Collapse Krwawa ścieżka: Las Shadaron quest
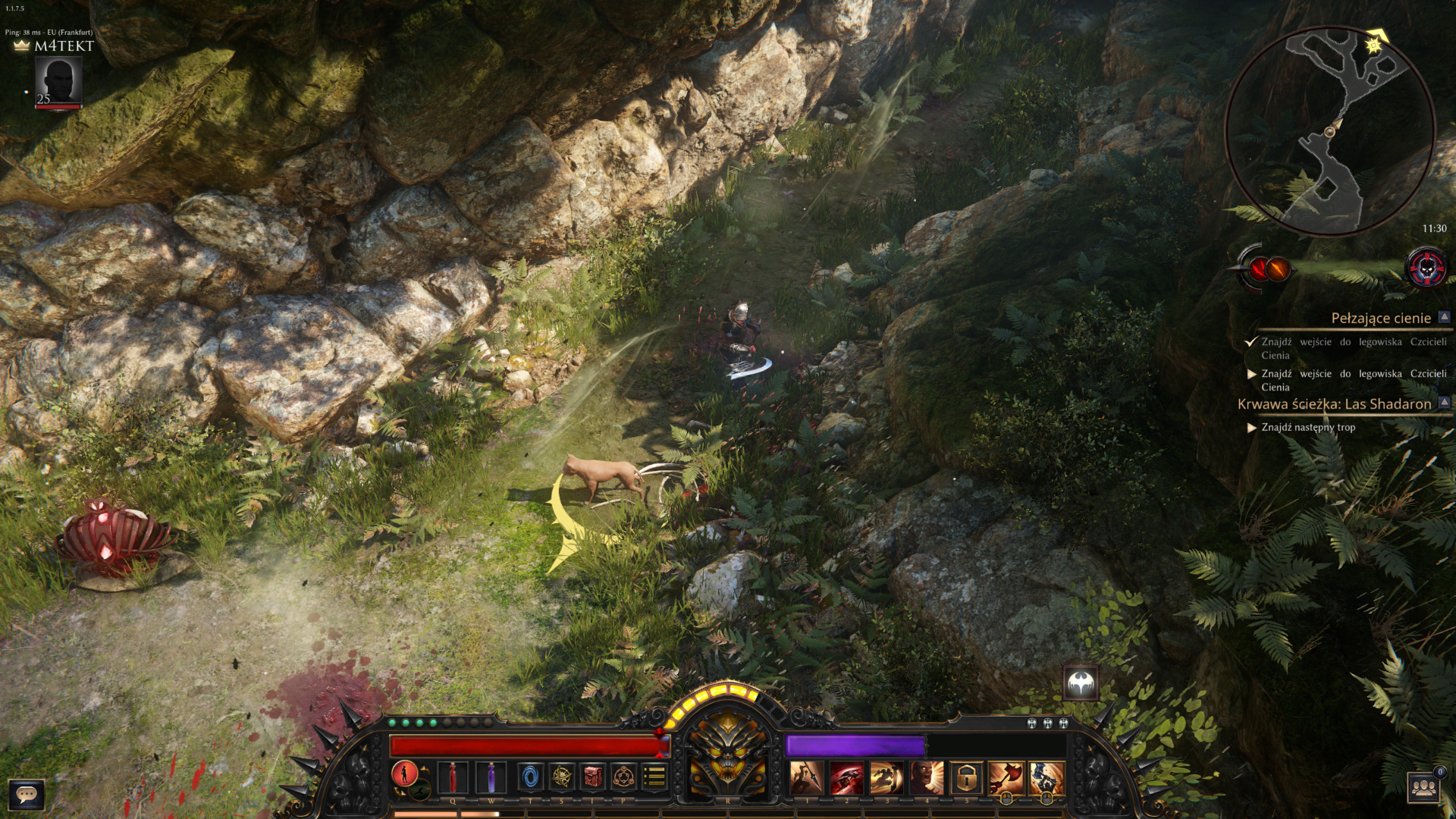 [x=1444, y=403]
